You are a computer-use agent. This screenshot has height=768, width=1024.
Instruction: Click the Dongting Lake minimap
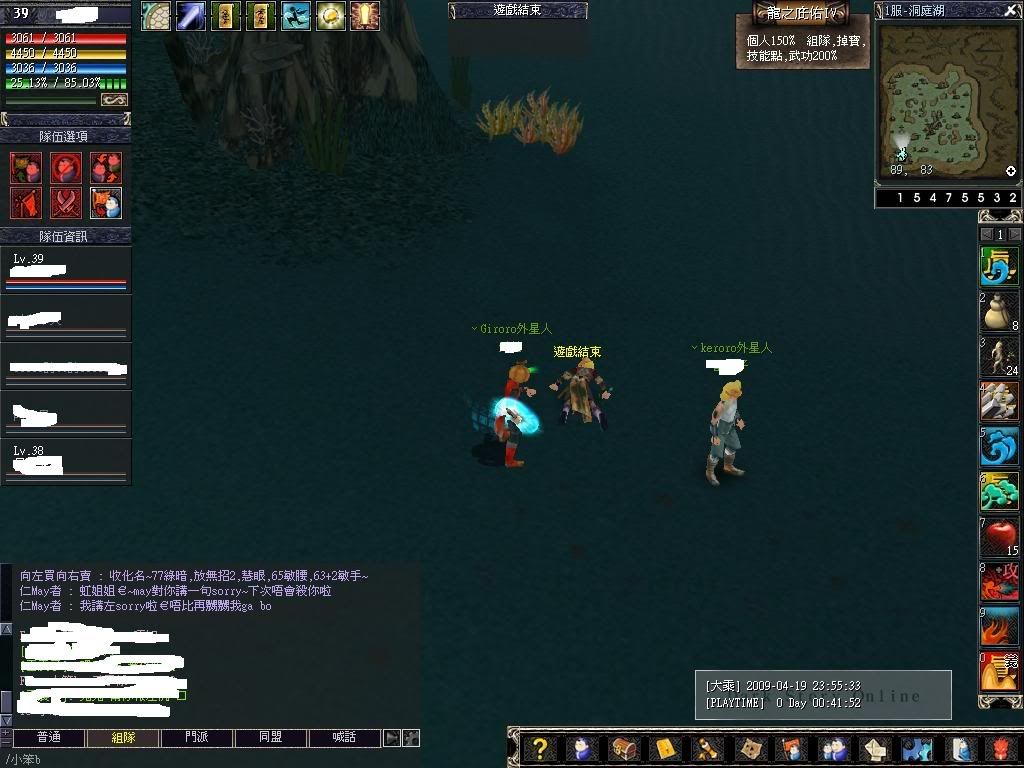pyautogui.click(x=942, y=100)
